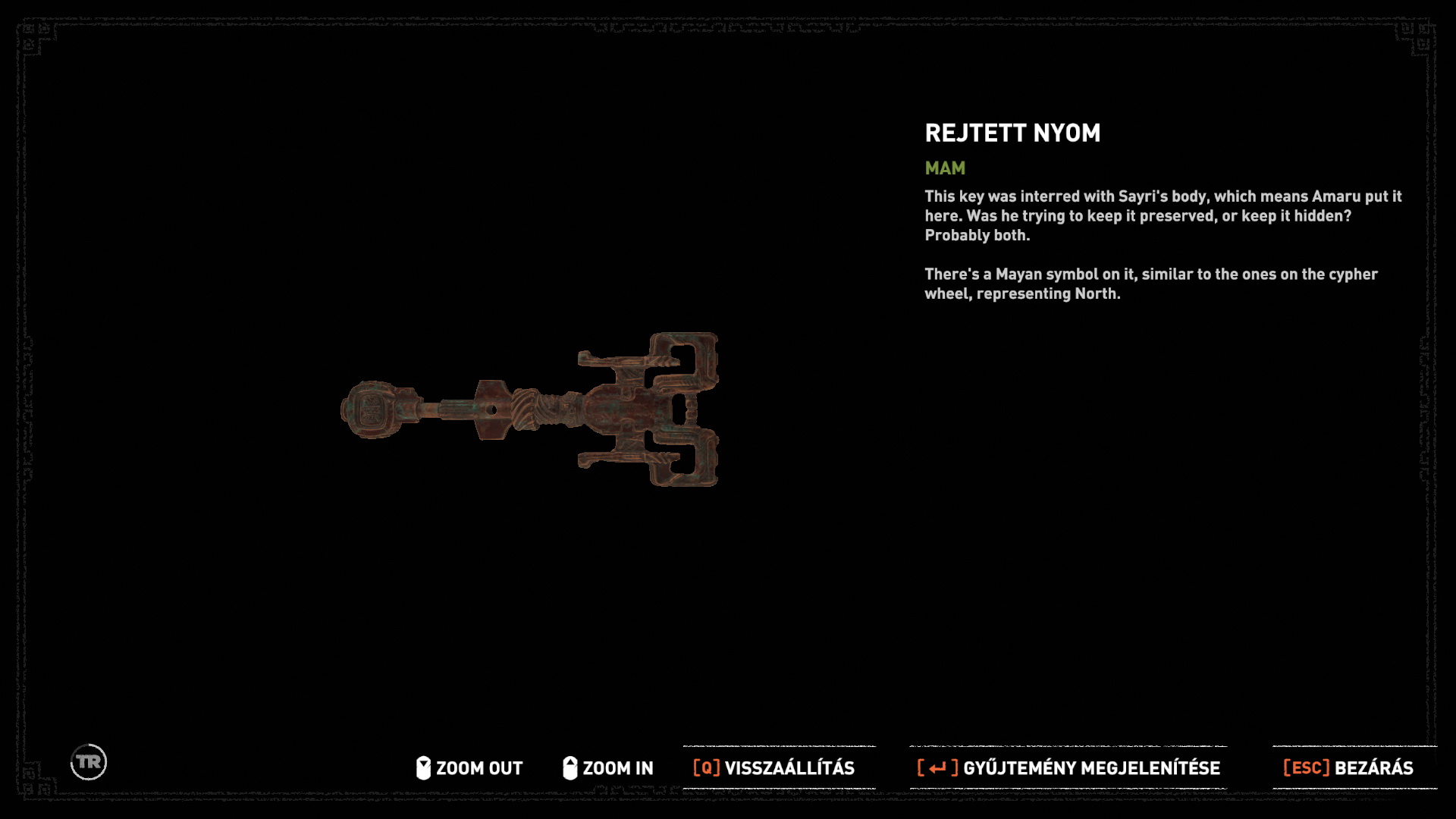
Task: Open collection via Gyűjtemény megjelenítése
Action: [1068, 768]
